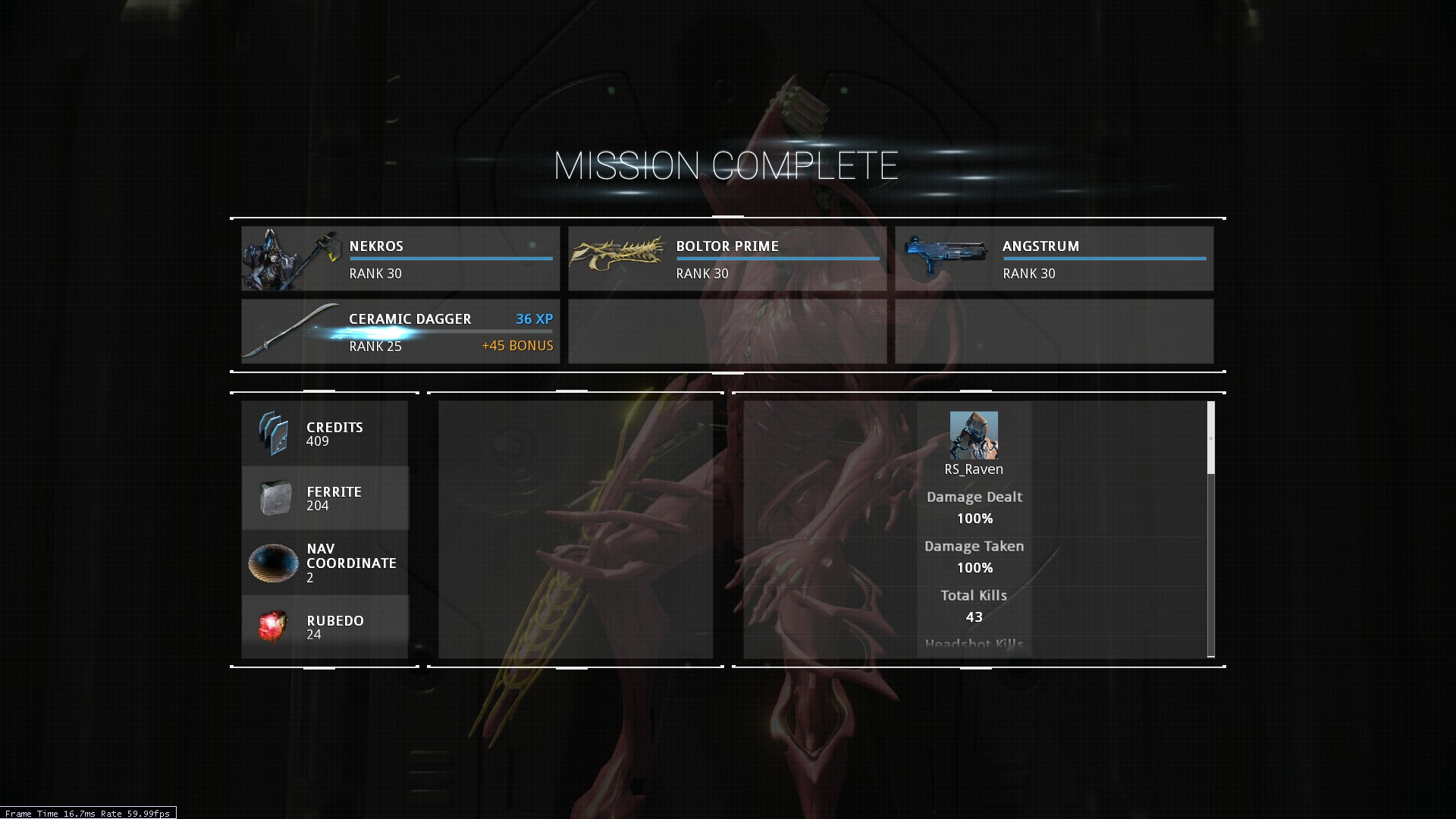The image size is (1456, 819).
Task: Choose the Angstrum weapon panel
Action: (x=1054, y=259)
